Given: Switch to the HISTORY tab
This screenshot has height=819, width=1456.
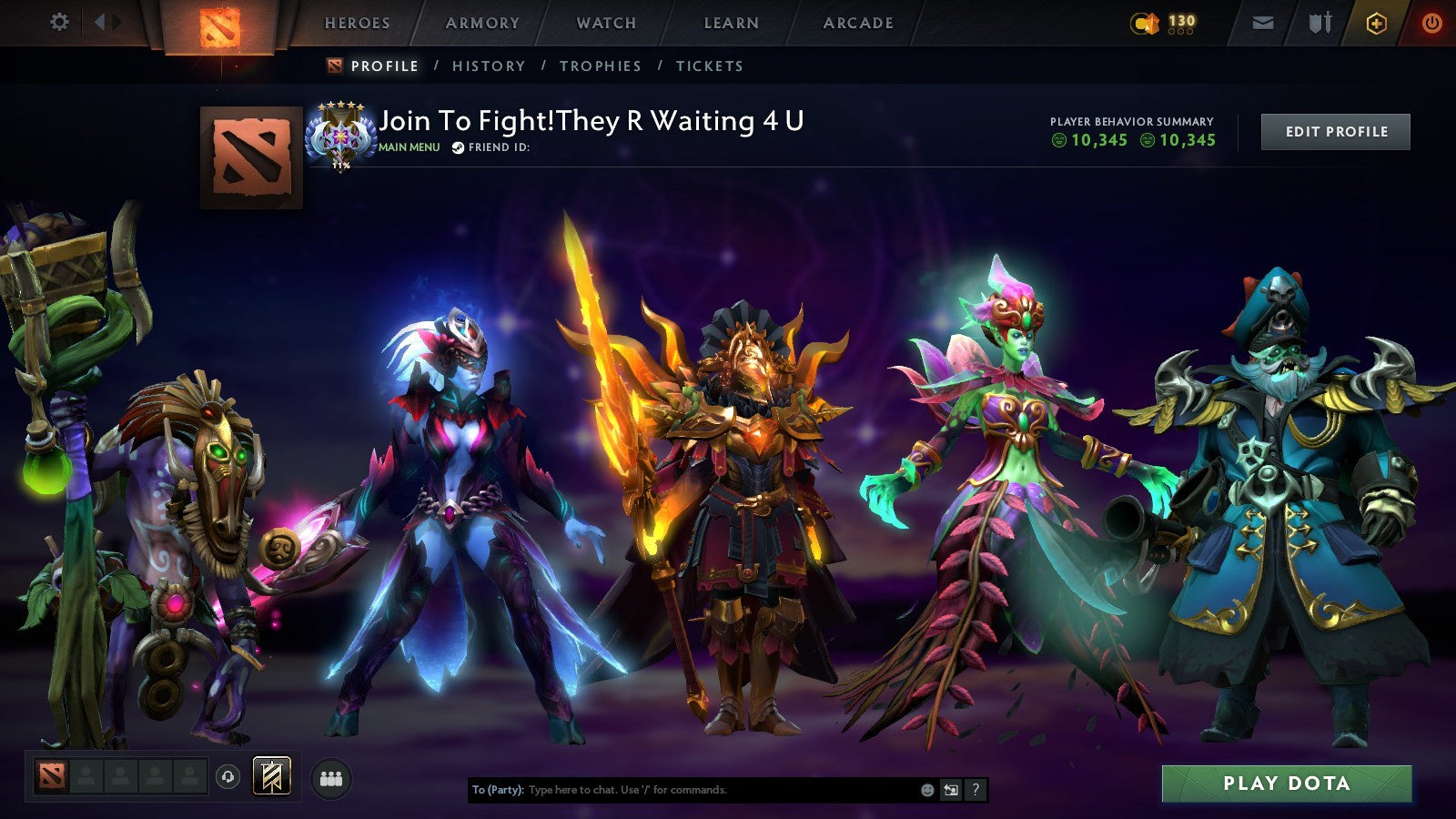Looking at the screenshot, I should (490, 66).
